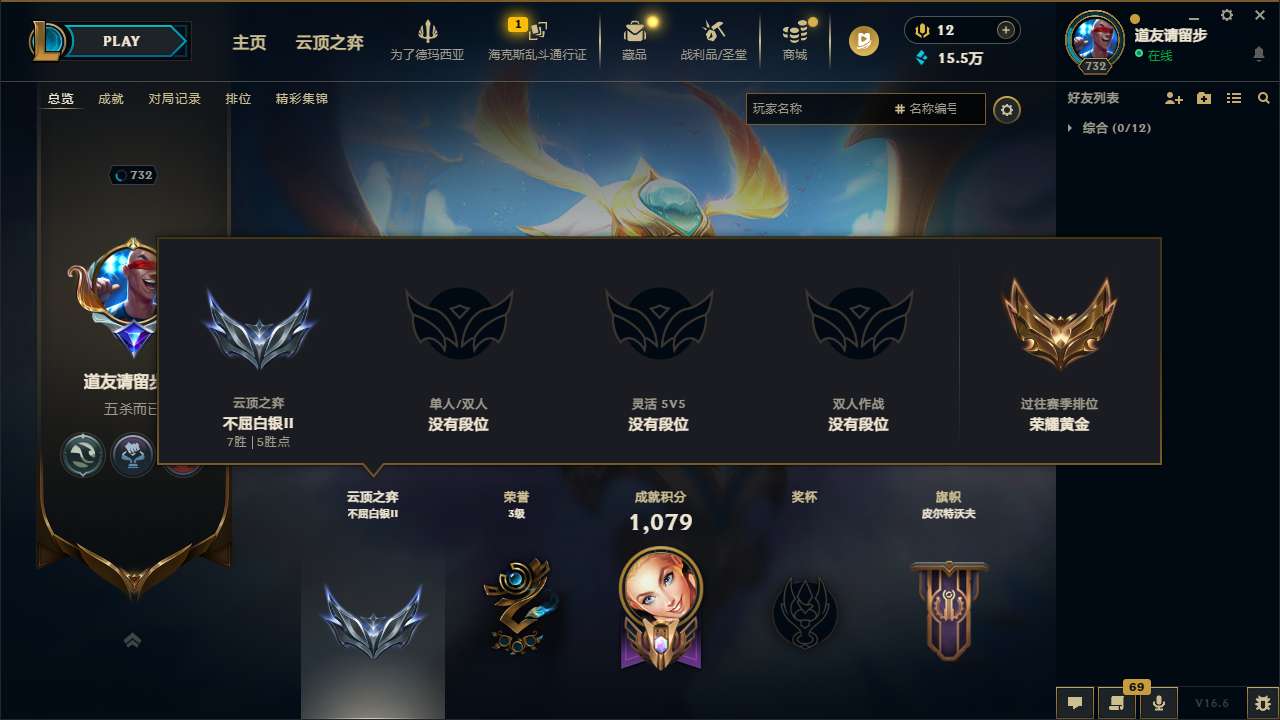Open the chat bubble icon
The width and height of the screenshot is (1280, 720).
(x=1075, y=703)
